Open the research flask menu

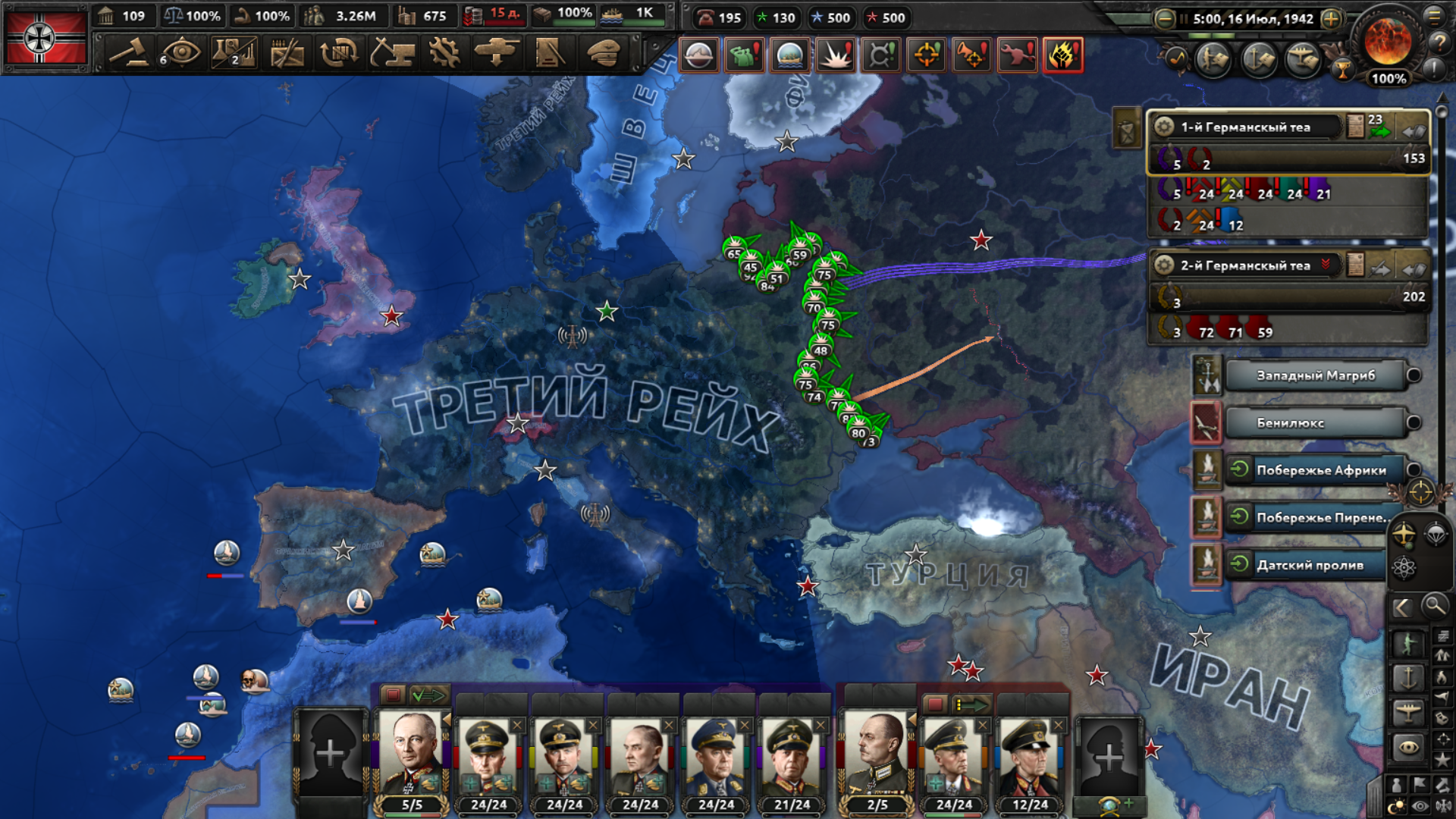coord(233,53)
